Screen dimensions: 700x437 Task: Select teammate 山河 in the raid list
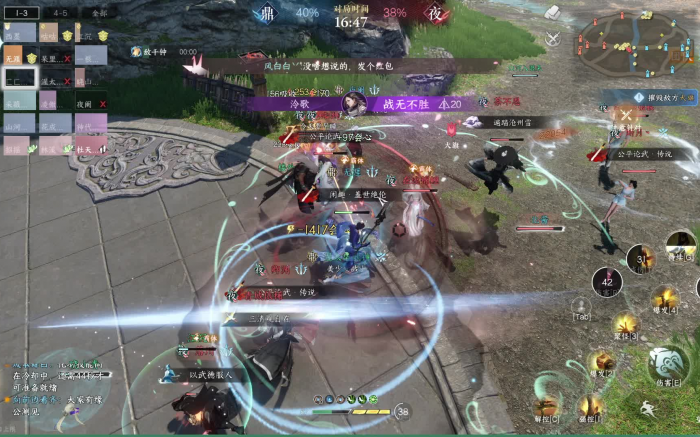tap(14, 129)
